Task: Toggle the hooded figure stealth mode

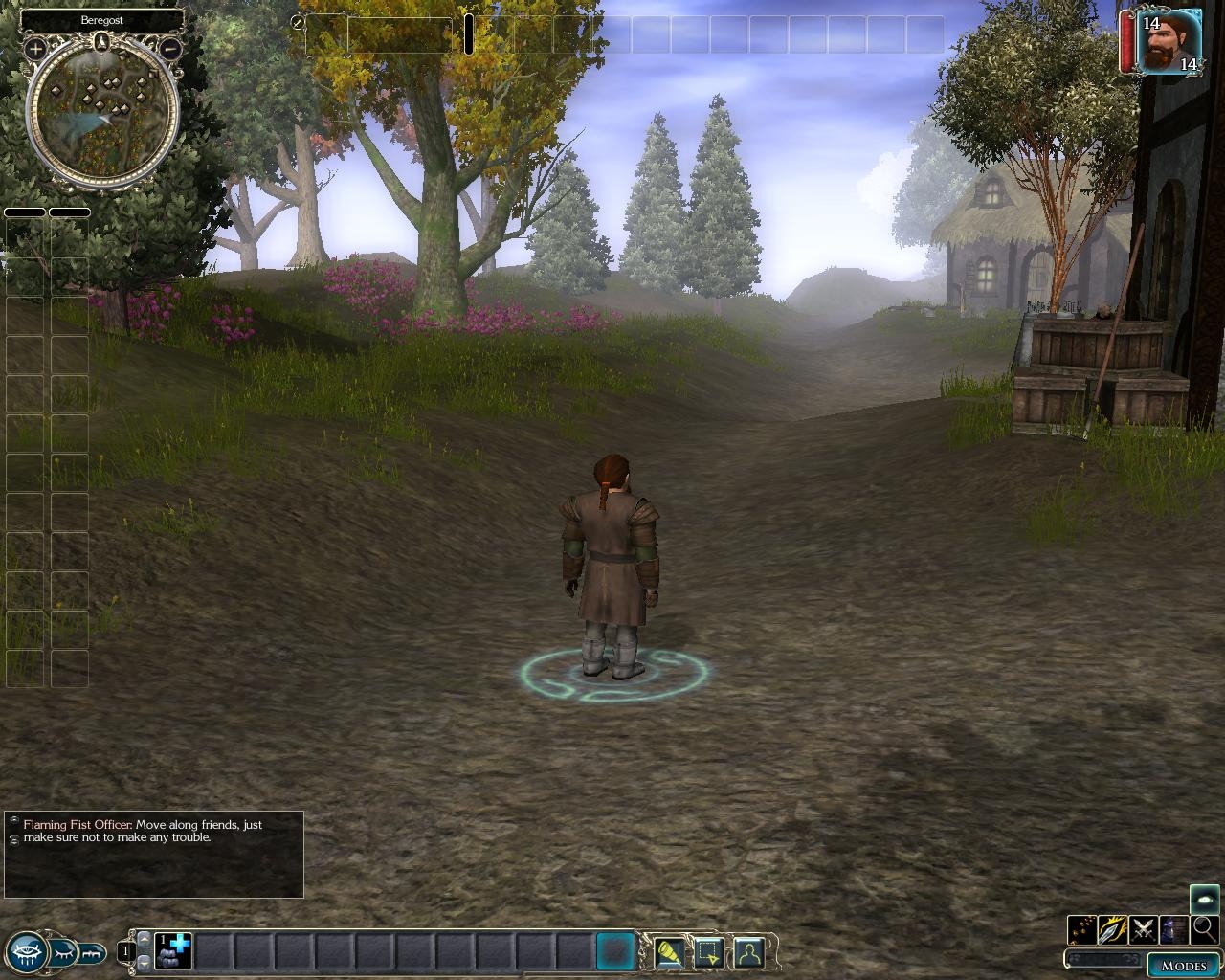Action: (1173, 929)
